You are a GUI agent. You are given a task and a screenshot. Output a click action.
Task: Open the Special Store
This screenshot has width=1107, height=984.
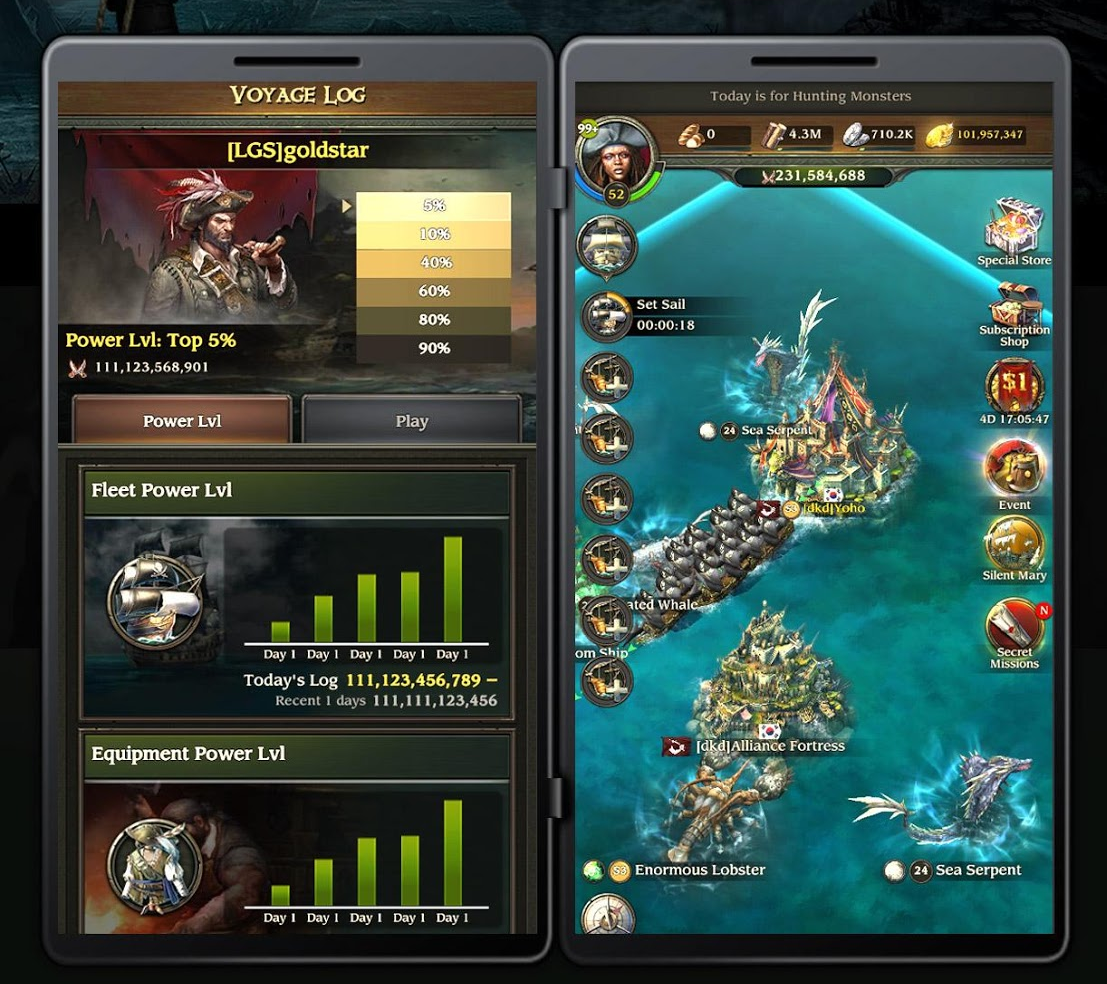coord(1014,231)
